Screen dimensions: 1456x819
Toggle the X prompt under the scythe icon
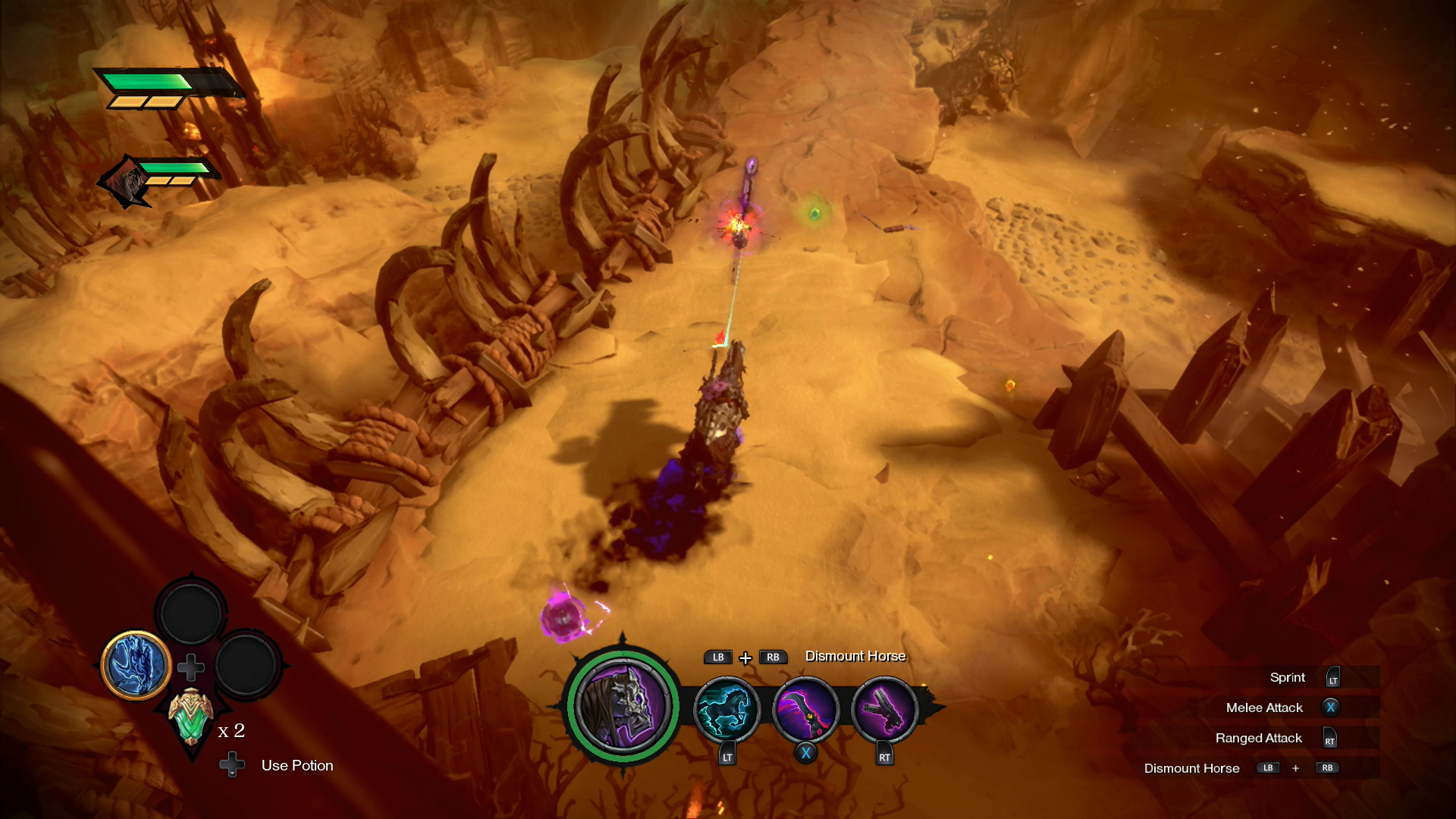coord(806,753)
